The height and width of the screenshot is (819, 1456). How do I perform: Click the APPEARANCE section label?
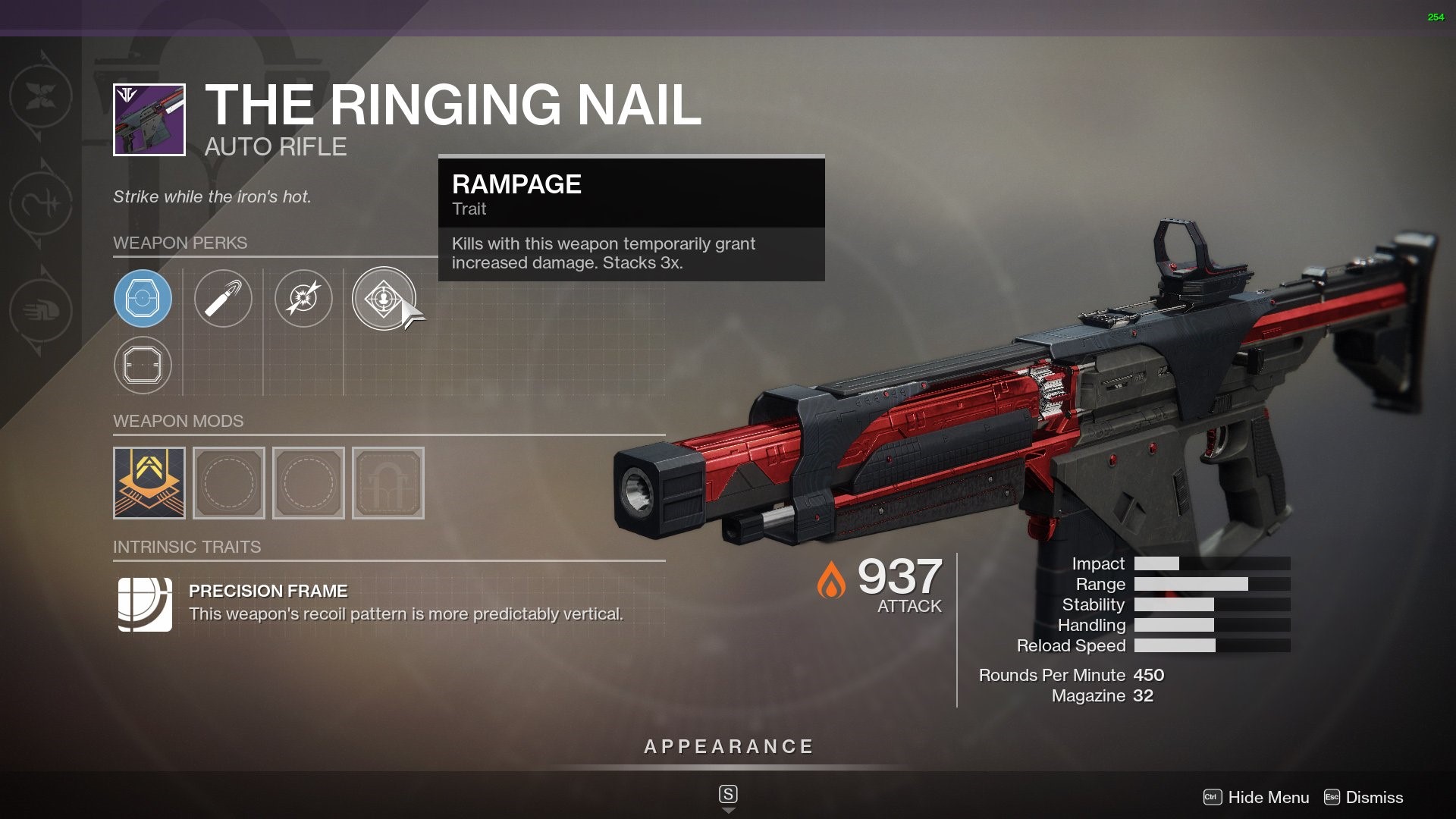click(x=727, y=745)
